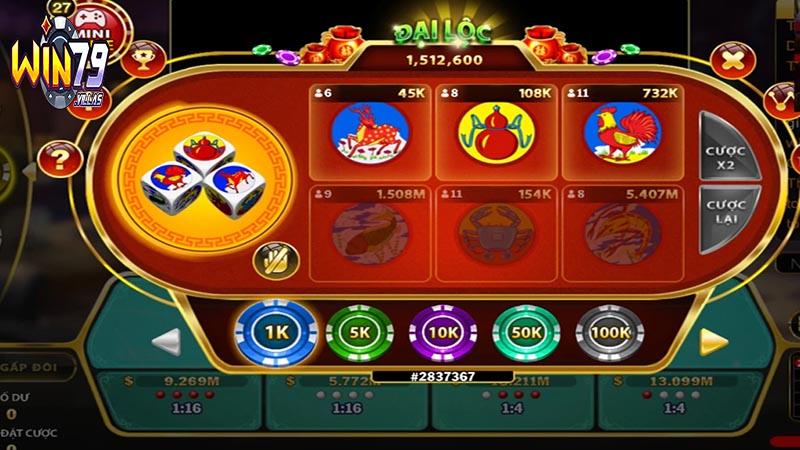The image size is (800, 450).
Task: Show the next chips with right arrow
Action: (x=713, y=342)
